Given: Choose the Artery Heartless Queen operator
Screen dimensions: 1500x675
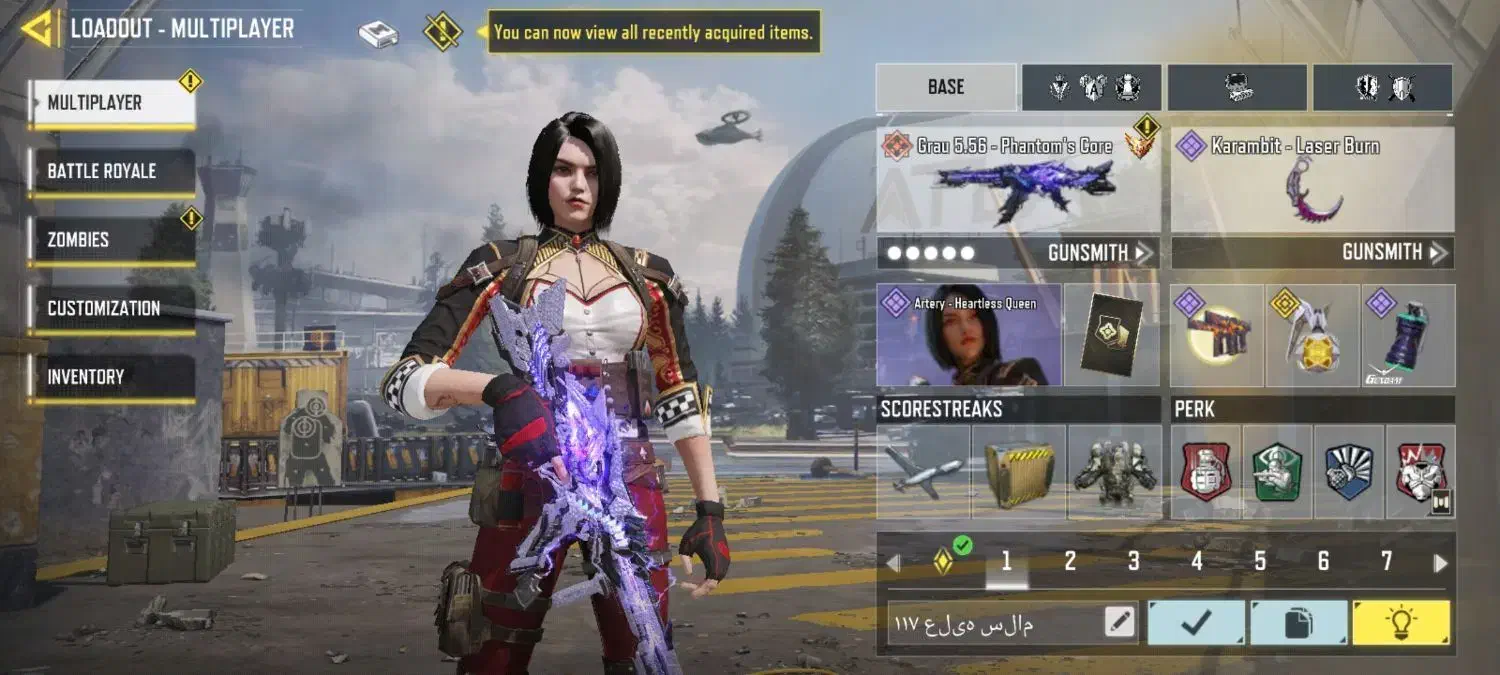Looking at the screenshot, I should [968, 336].
